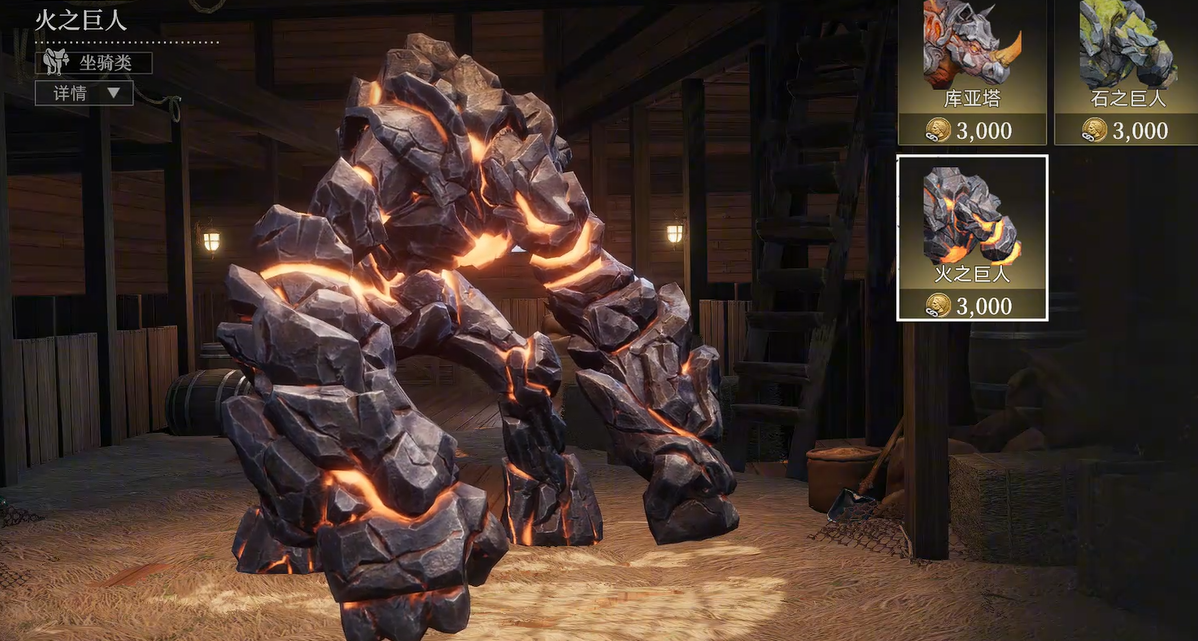Screen dimensions: 1198x641
Task: Click the 坐骑类 mount category tag
Action: click(94, 63)
